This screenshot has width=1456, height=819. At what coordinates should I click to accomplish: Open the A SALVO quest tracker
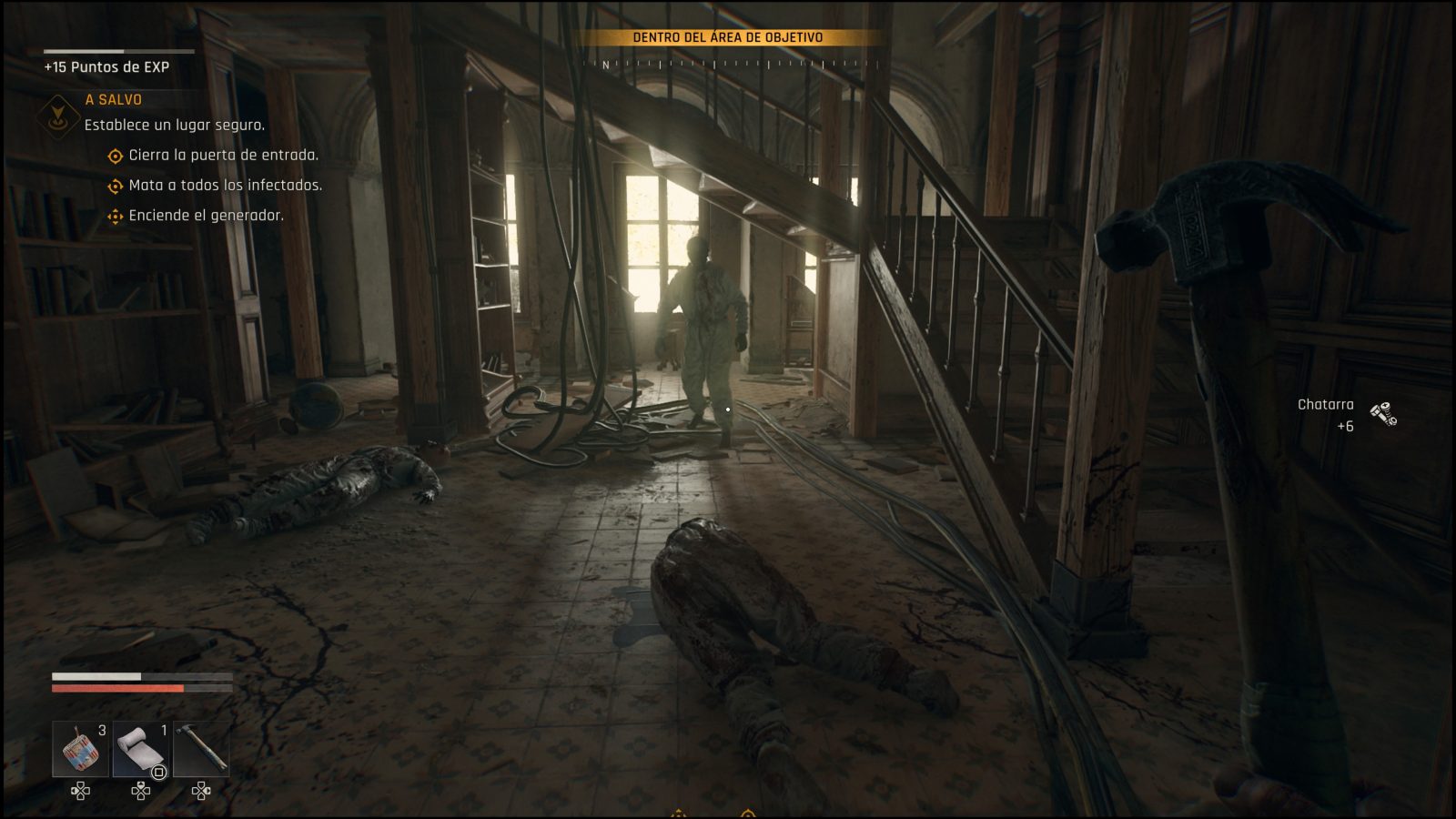[x=114, y=99]
